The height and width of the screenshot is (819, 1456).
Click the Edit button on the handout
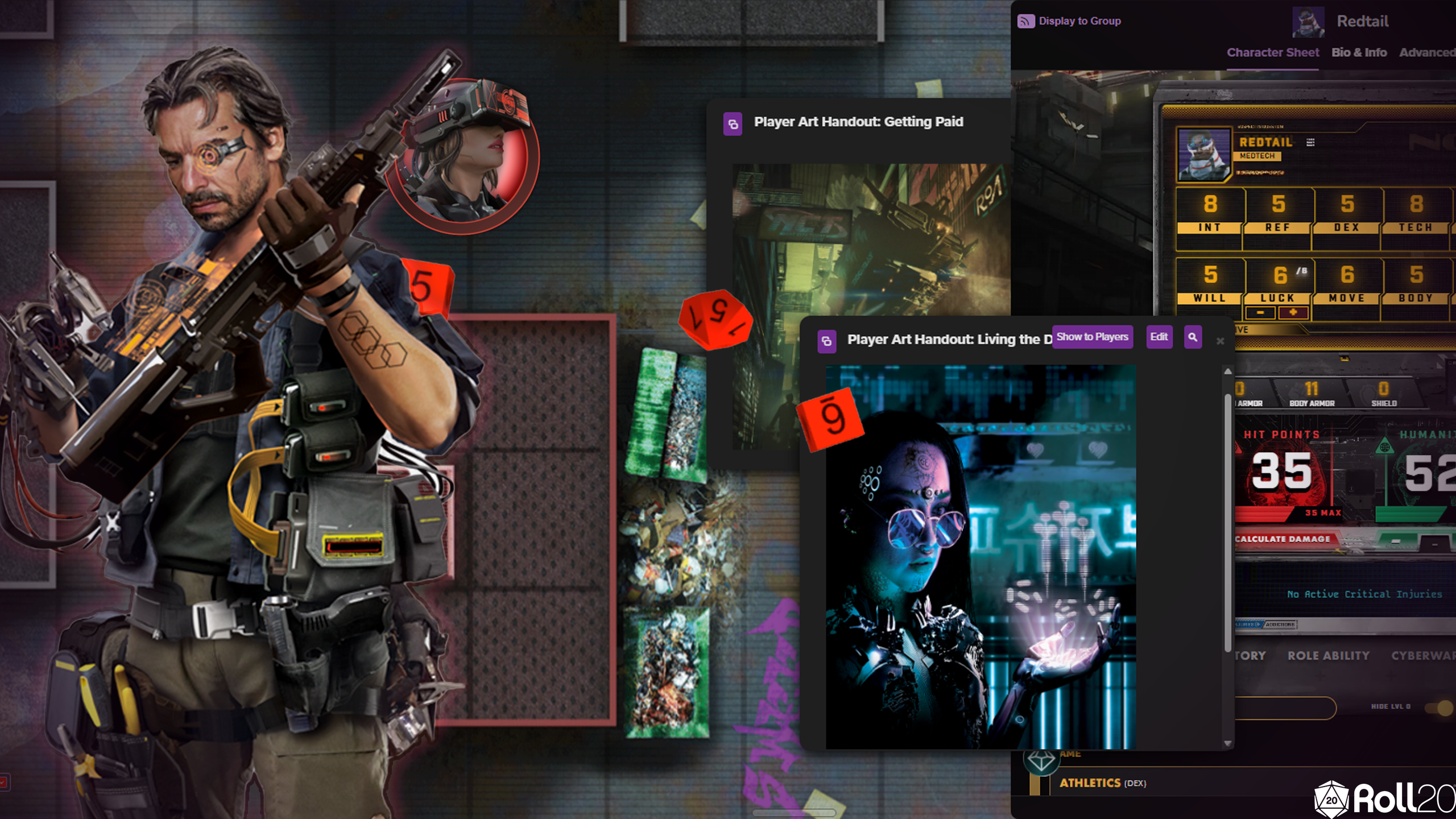coord(1159,337)
